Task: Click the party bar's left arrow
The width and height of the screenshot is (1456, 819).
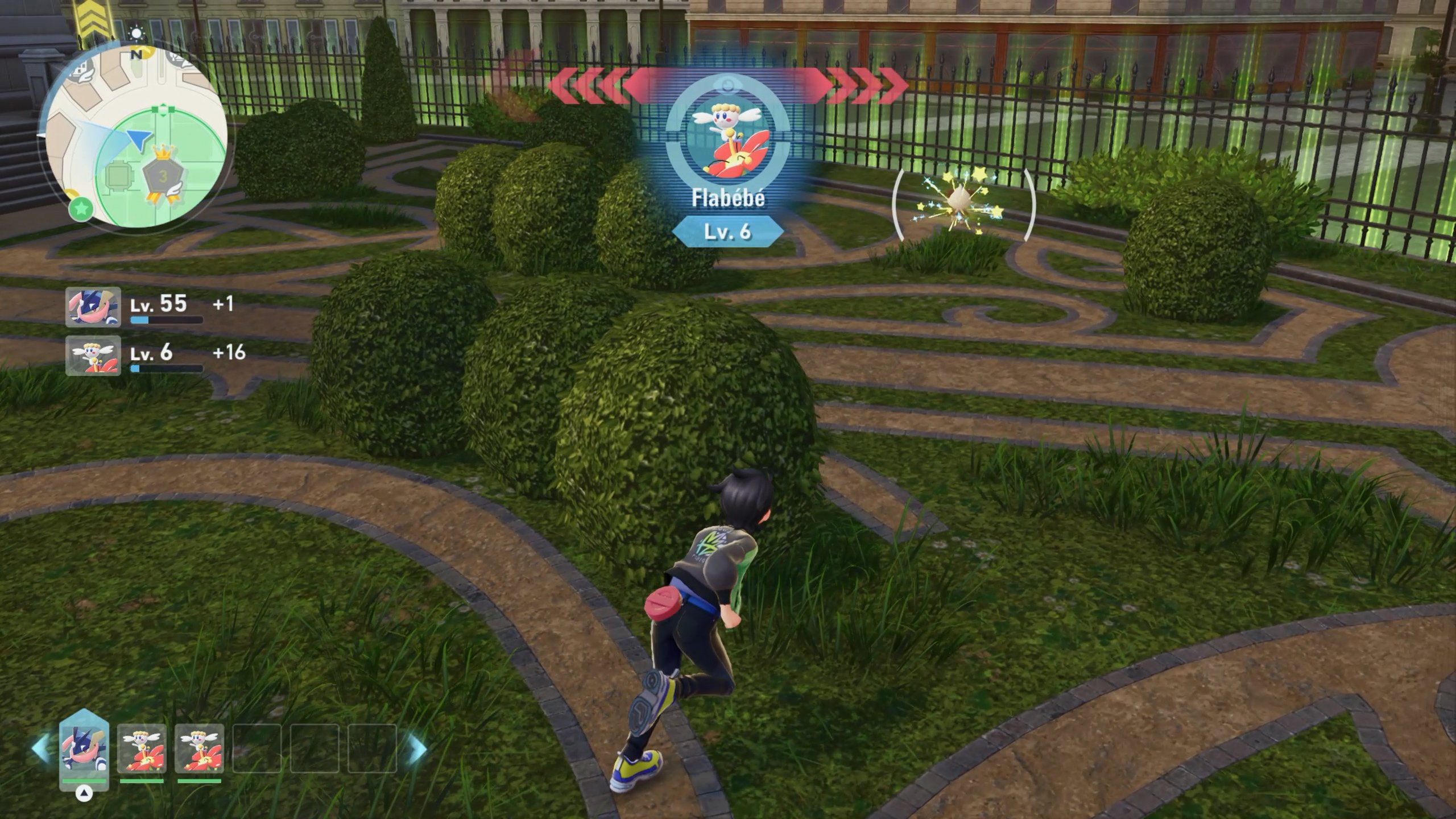Action: (x=41, y=748)
